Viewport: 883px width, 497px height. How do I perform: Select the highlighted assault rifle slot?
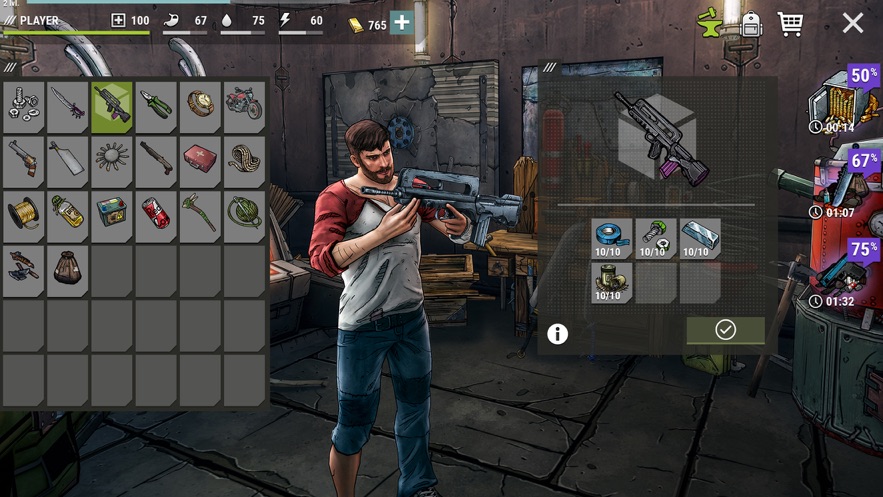coord(112,105)
